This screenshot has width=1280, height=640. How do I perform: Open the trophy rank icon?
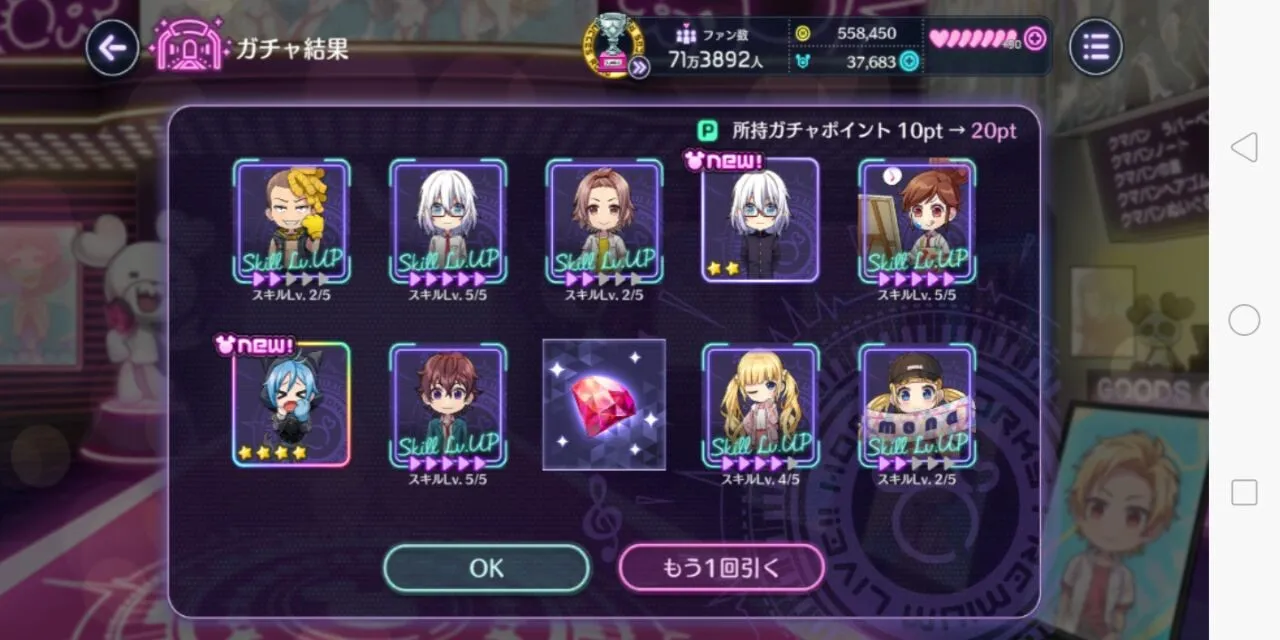pos(614,45)
